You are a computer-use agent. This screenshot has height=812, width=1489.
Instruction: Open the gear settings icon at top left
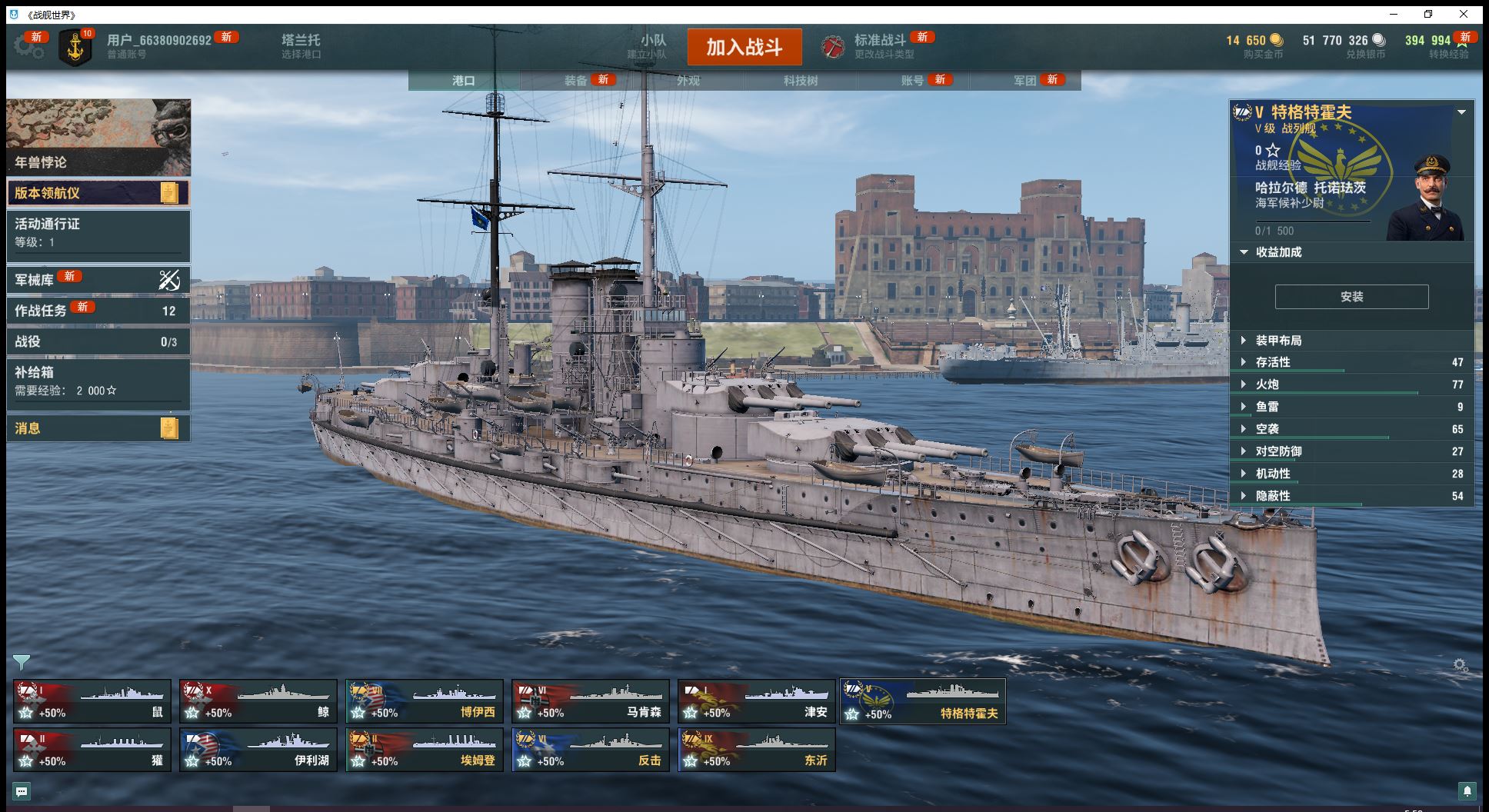pyautogui.click(x=28, y=47)
